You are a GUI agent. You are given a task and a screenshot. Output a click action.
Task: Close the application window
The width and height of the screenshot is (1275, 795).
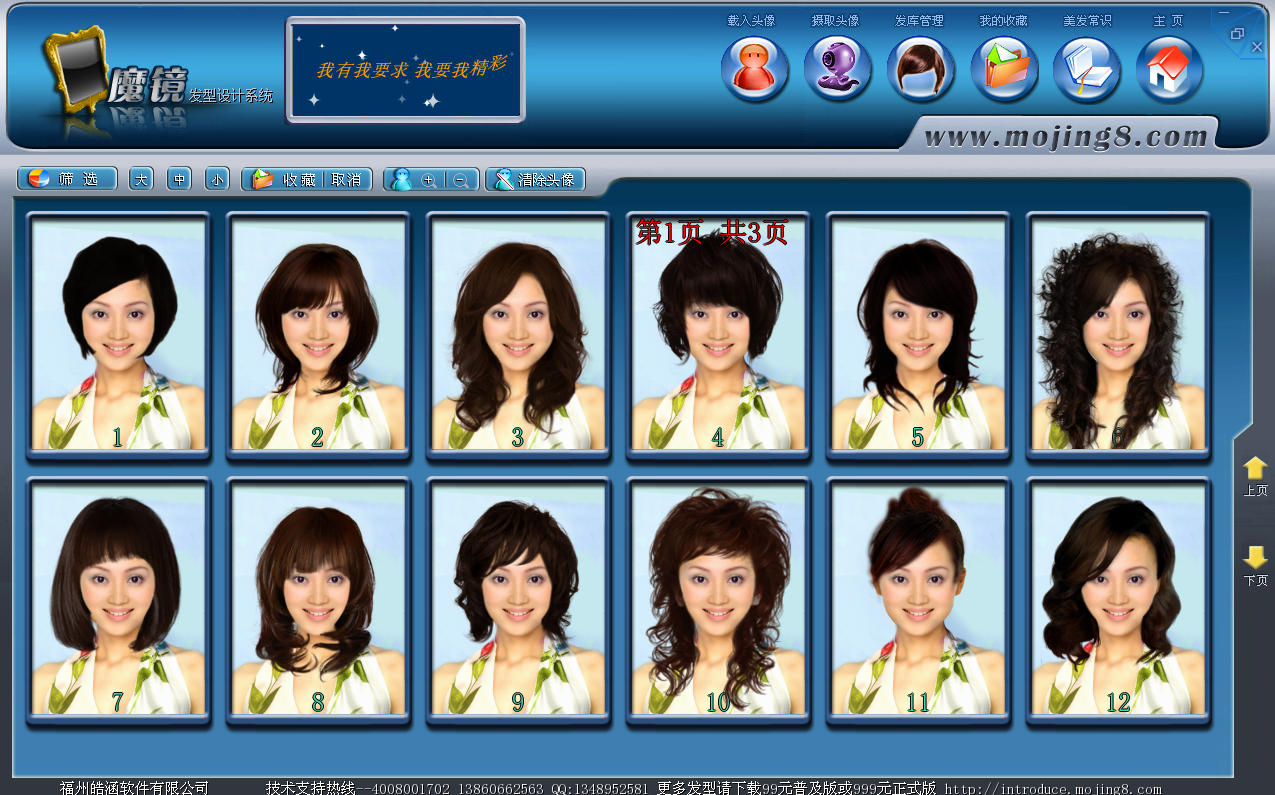(1258, 47)
